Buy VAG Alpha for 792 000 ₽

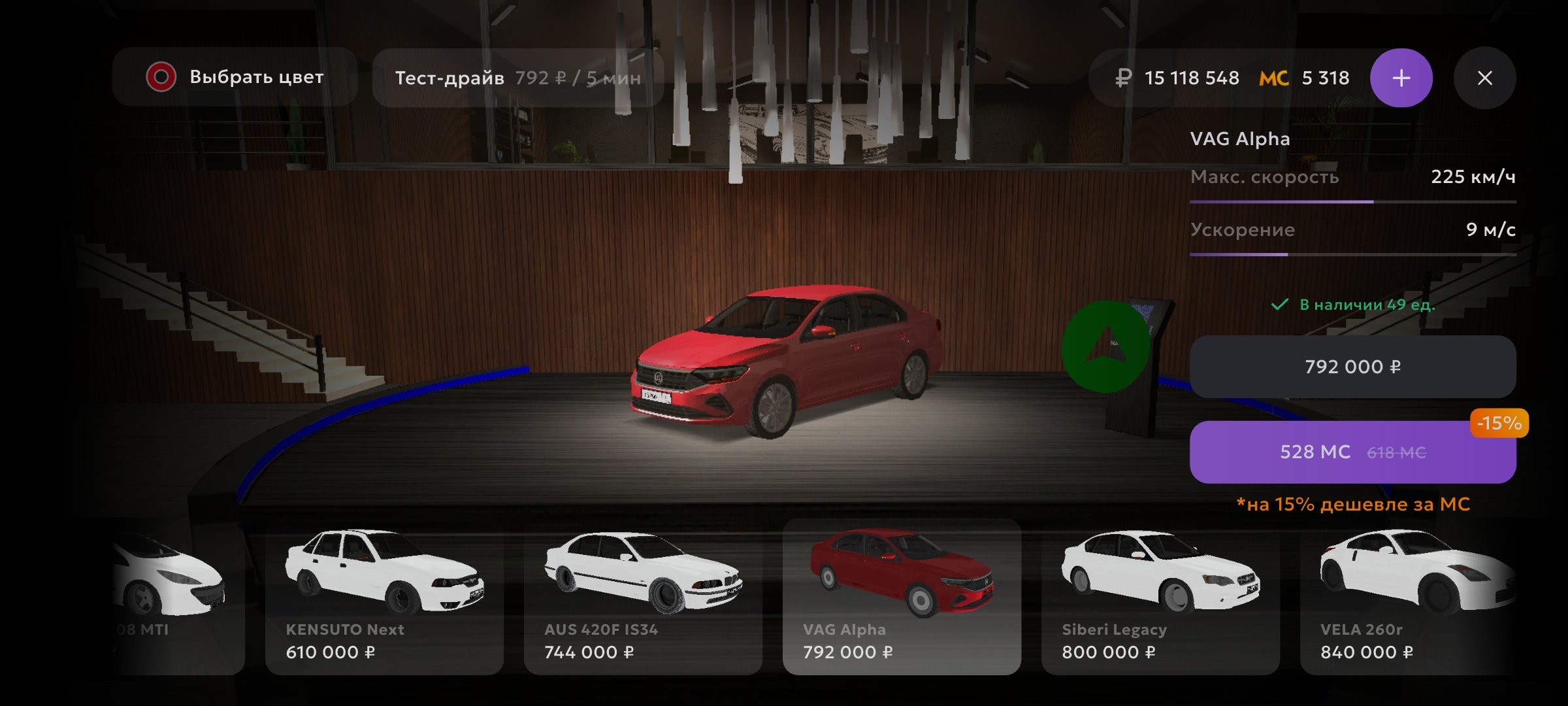coord(1352,367)
